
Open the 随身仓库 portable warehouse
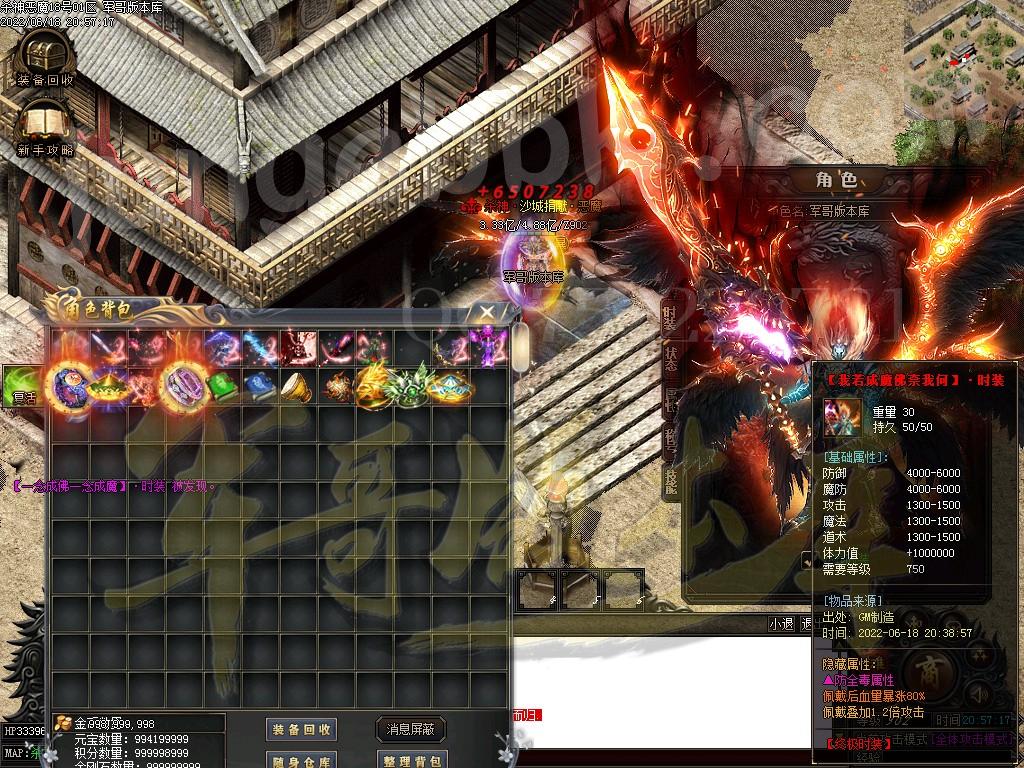[301, 760]
